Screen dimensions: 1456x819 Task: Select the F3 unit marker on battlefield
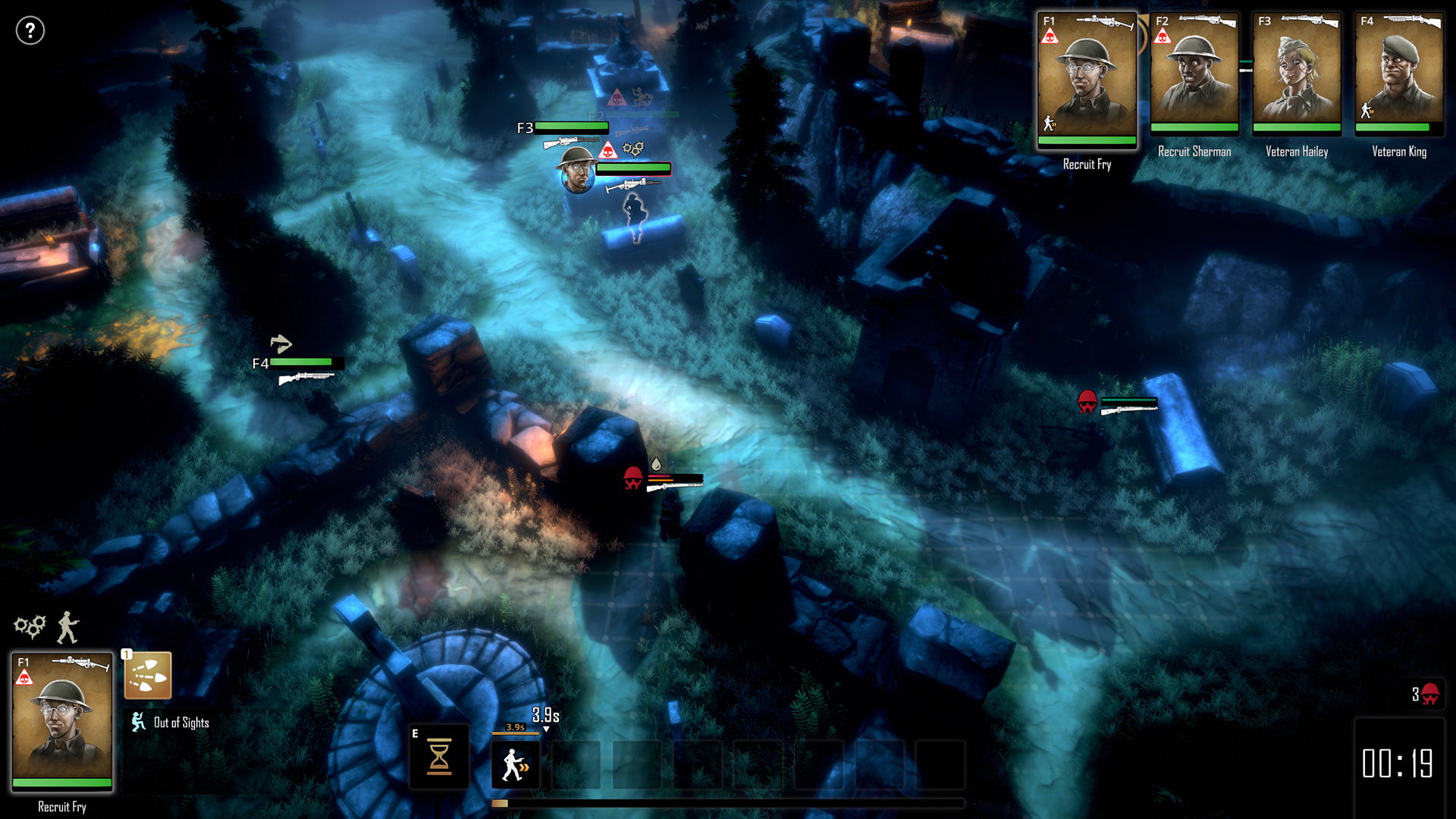[x=525, y=128]
